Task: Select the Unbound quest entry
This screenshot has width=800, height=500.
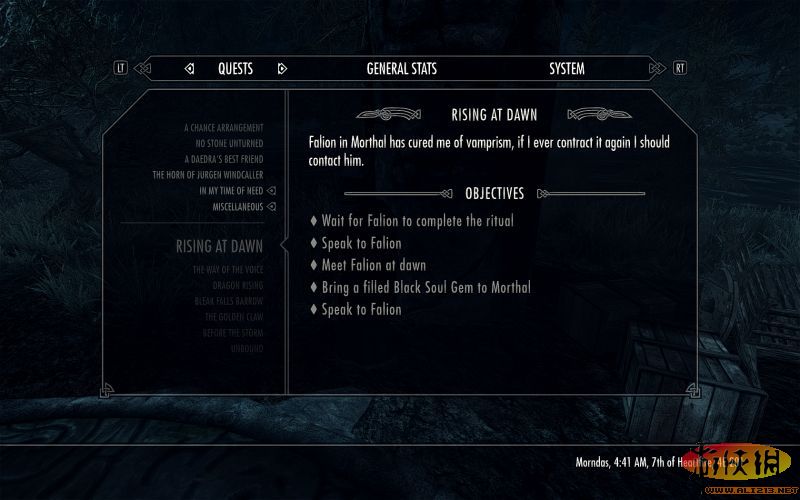Action: [x=246, y=348]
